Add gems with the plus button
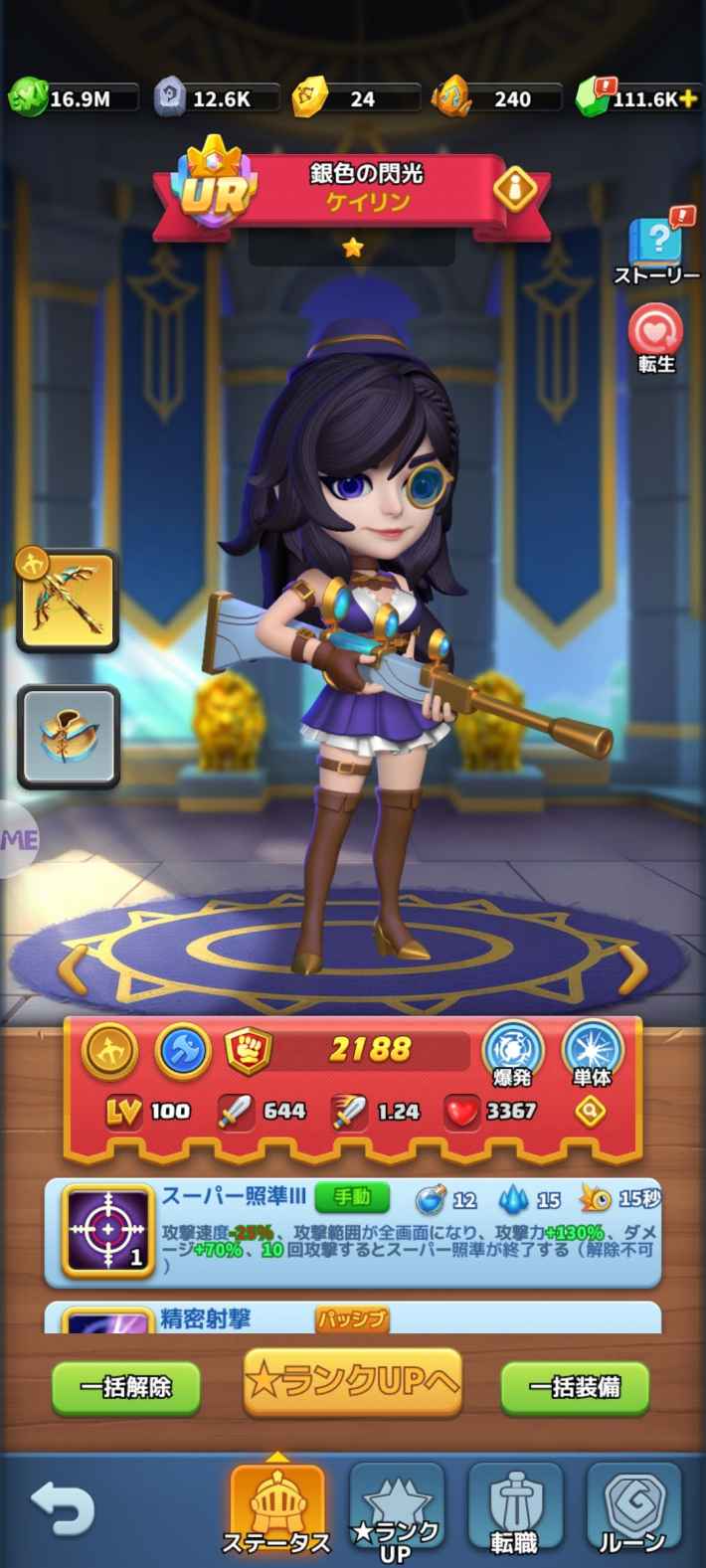The image size is (706, 1568). coord(686,98)
